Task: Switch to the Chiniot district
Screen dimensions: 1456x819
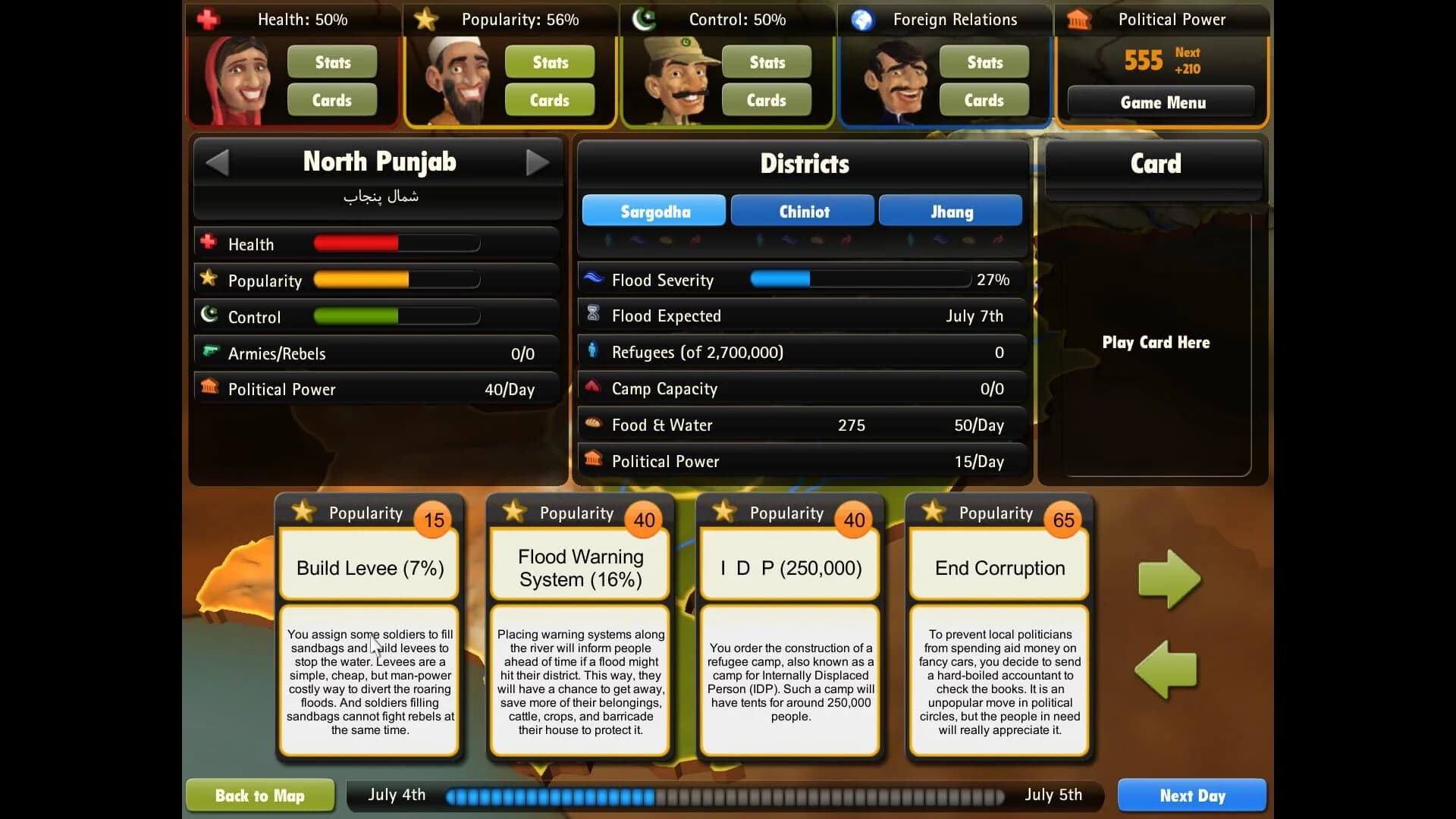Action: coord(802,211)
